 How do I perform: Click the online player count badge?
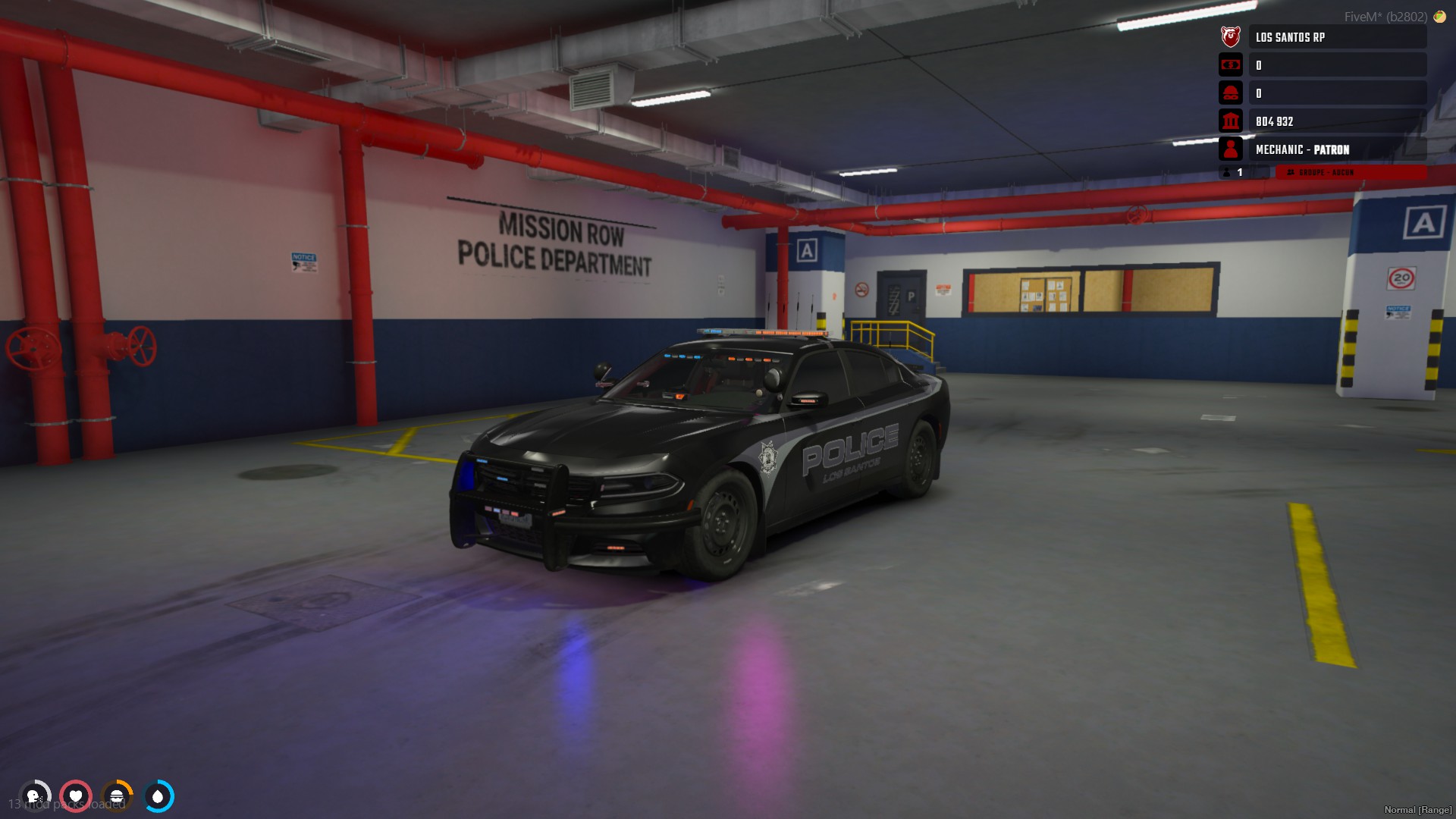tap(1233, 173)
